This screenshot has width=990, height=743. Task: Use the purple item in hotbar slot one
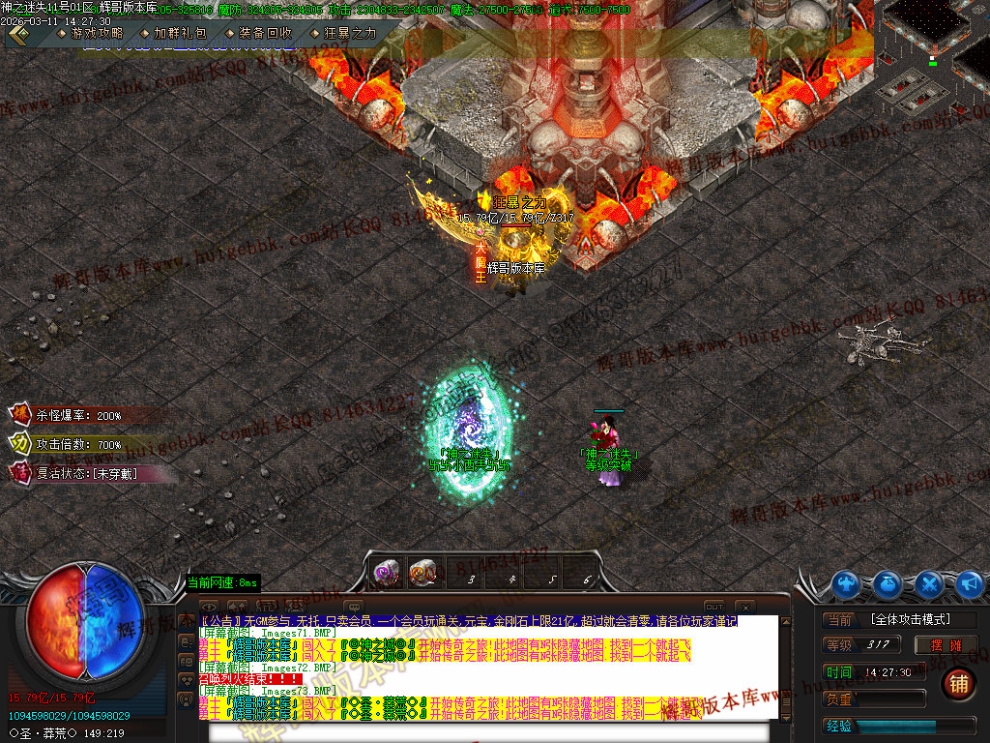(x=387, y=572)
